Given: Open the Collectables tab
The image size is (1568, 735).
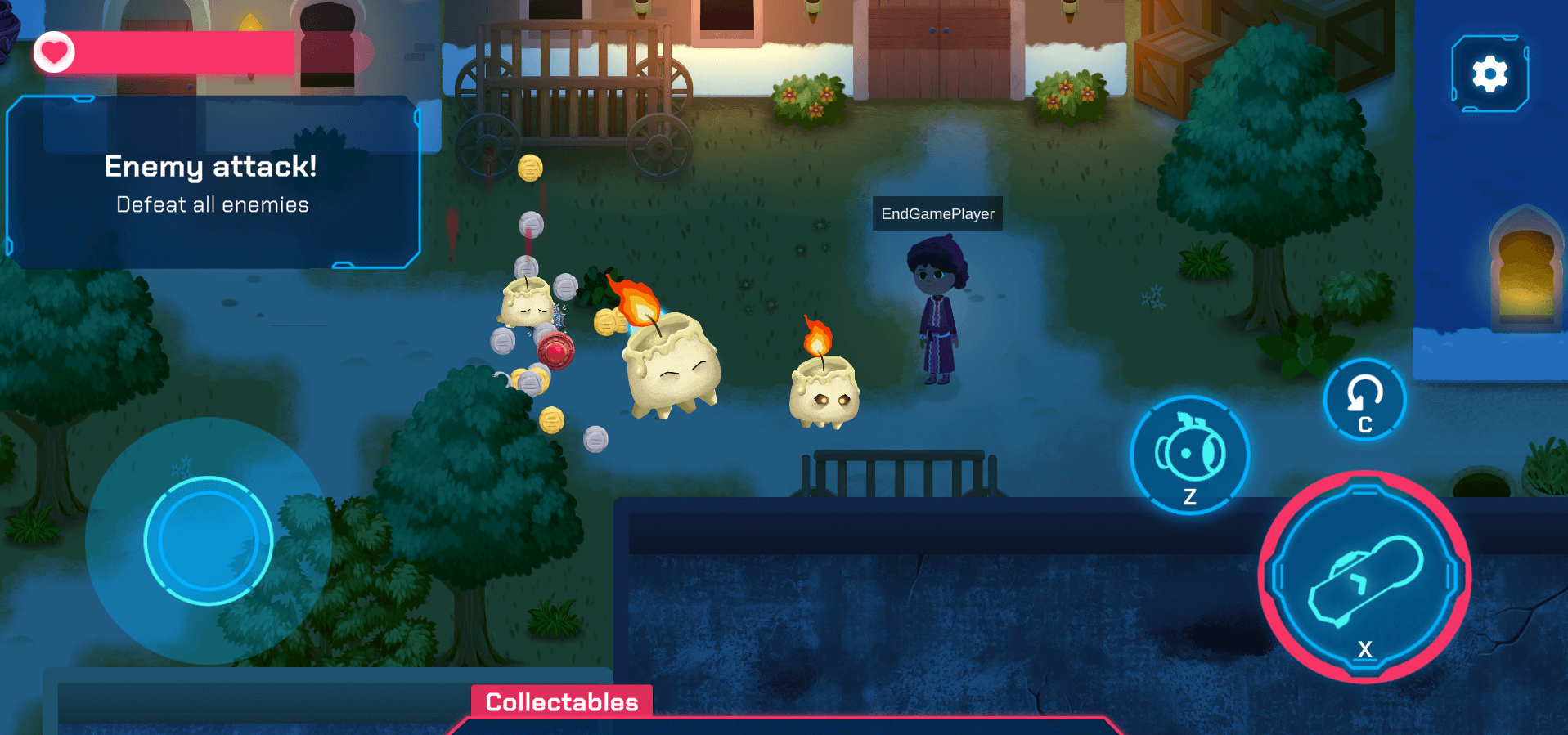Looking at the screenshot, I should click(562, 701).
